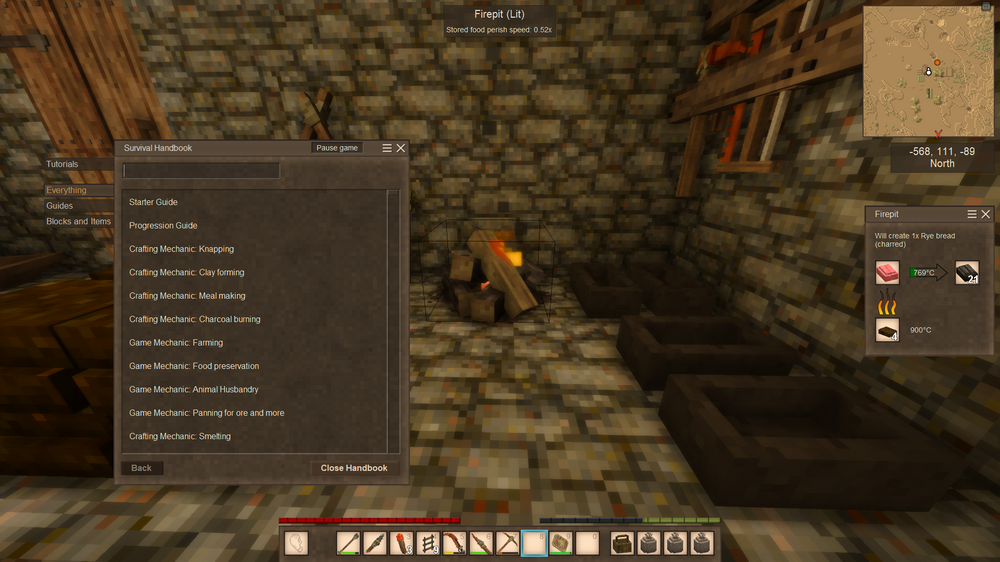Switch to the Guides tab
This screenshot has width=1000, height=562.
pyautogui.click(x=59, y=206)
